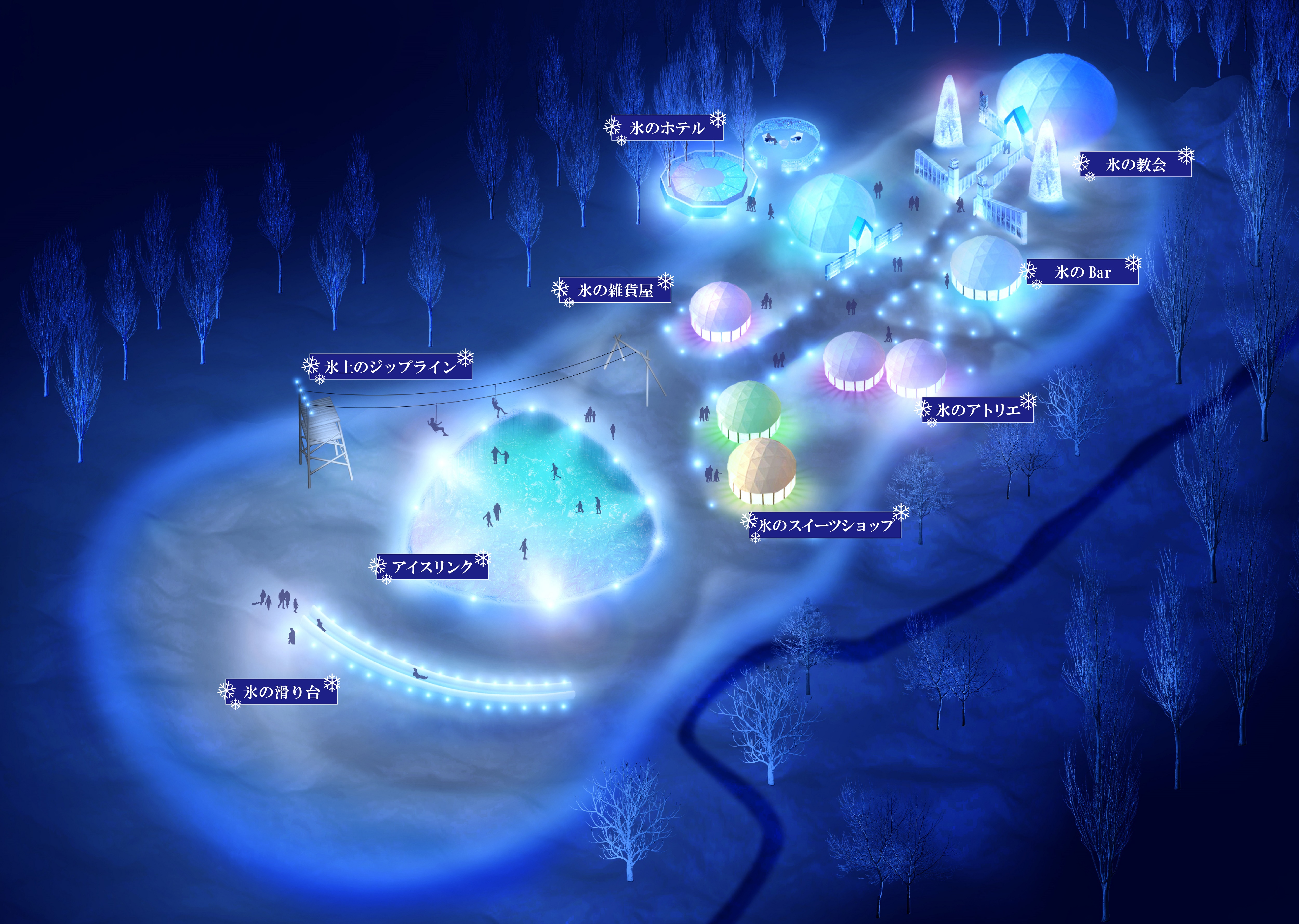The image size is (1299, 924).
Task: Click the 氷のアトリエ map label
Action: (978, 410)
